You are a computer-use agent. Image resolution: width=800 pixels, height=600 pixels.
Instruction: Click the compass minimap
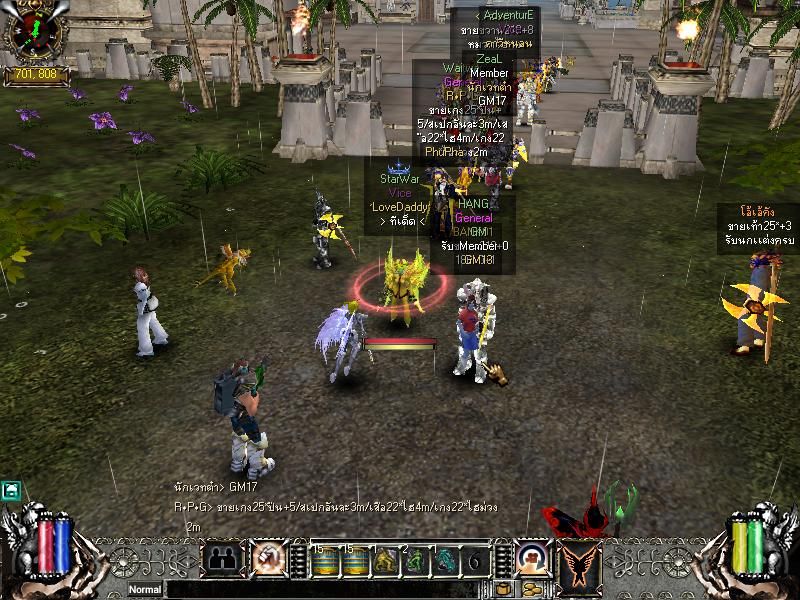pos(35,32)
